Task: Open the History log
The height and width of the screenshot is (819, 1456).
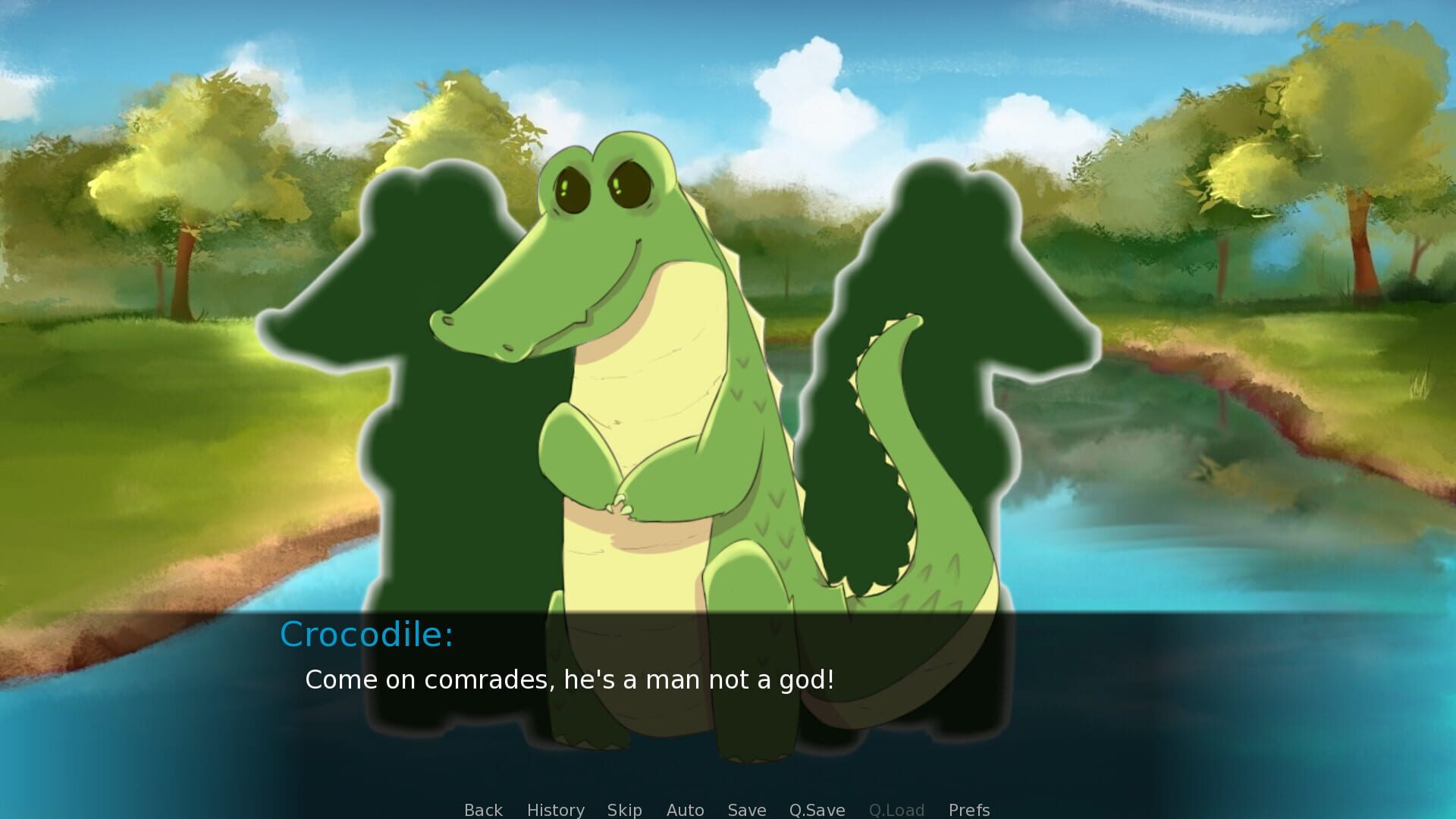Action: [556, 810]
